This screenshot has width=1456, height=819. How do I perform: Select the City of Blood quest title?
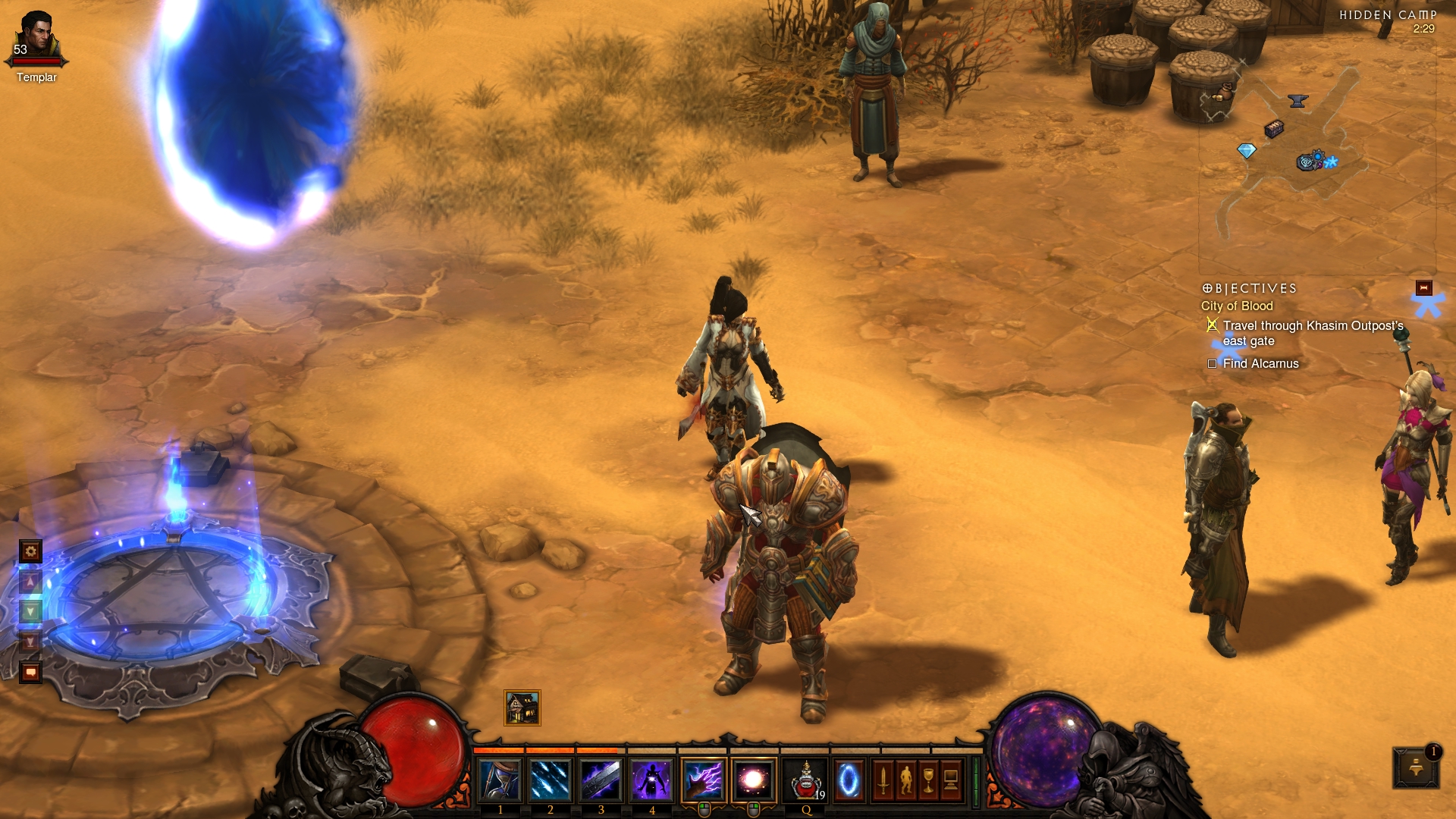click(1237, 306)
